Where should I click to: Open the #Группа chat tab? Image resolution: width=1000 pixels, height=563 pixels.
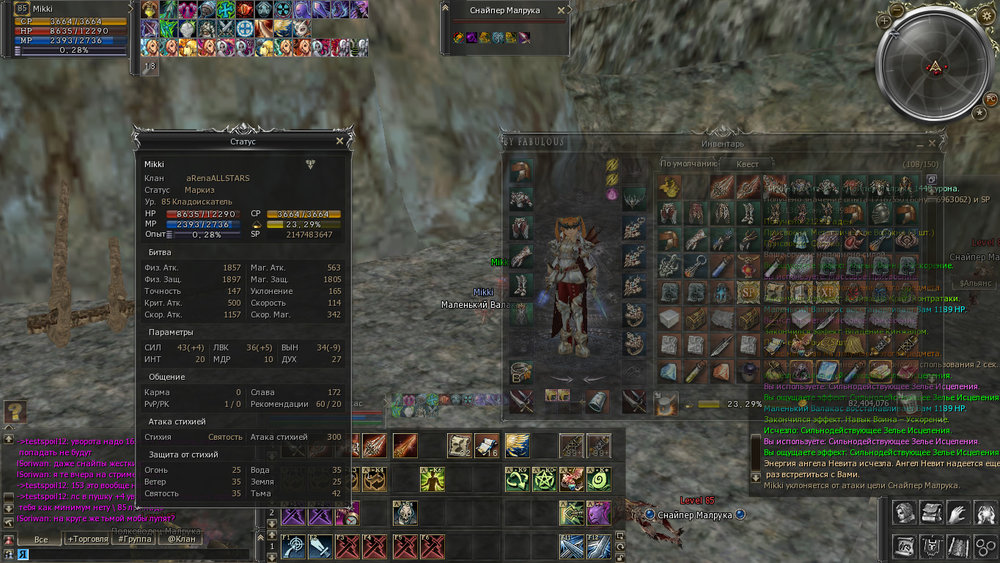(137, 539)
